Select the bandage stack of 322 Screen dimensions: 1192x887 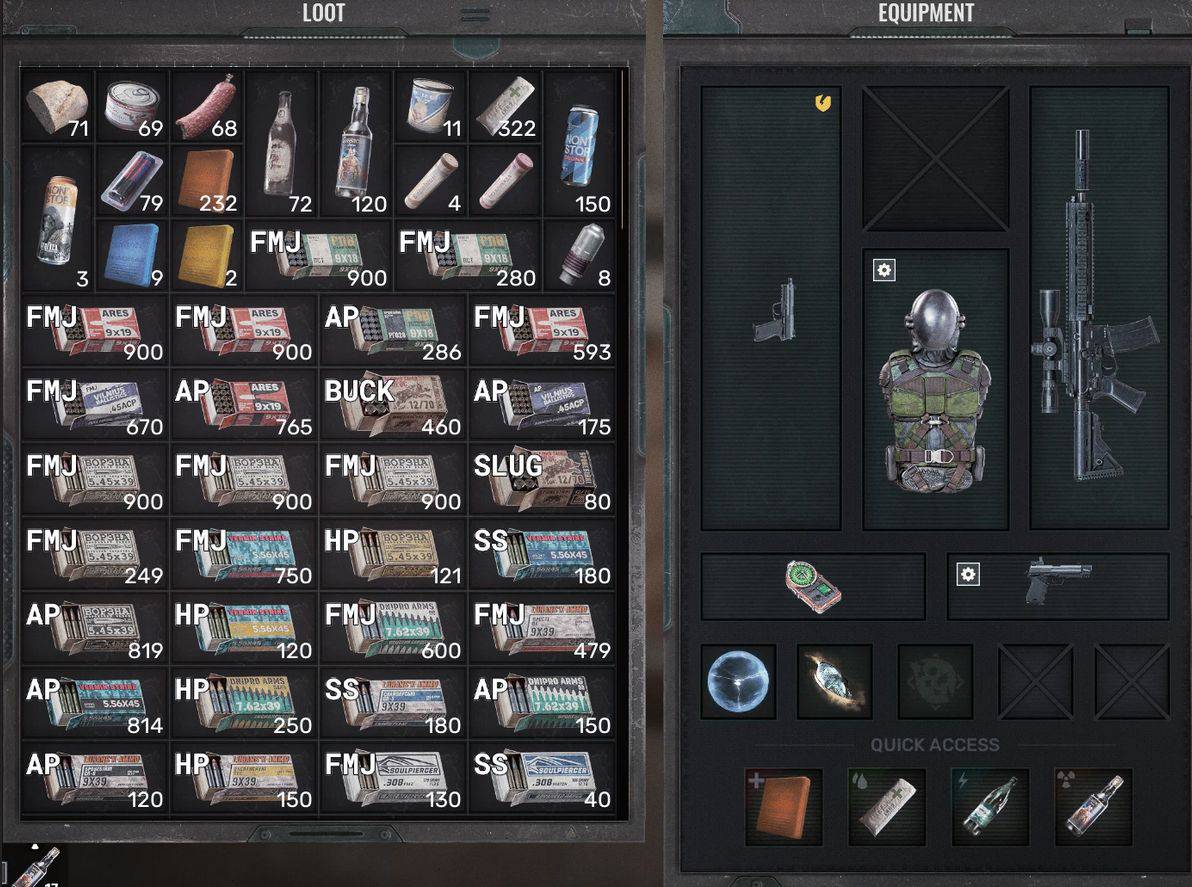(505, 106)
